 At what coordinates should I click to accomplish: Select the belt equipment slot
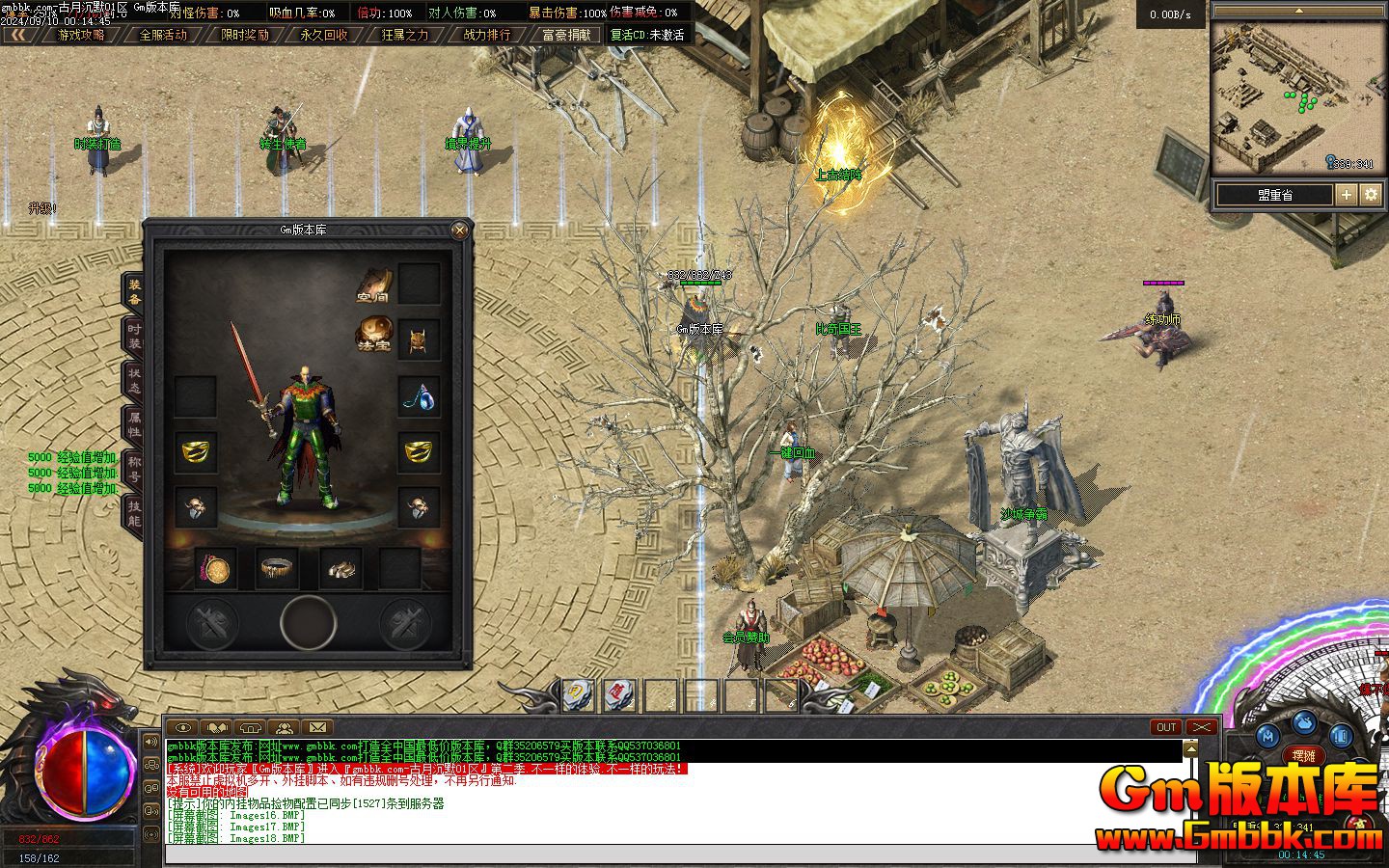tap(278, 568)
